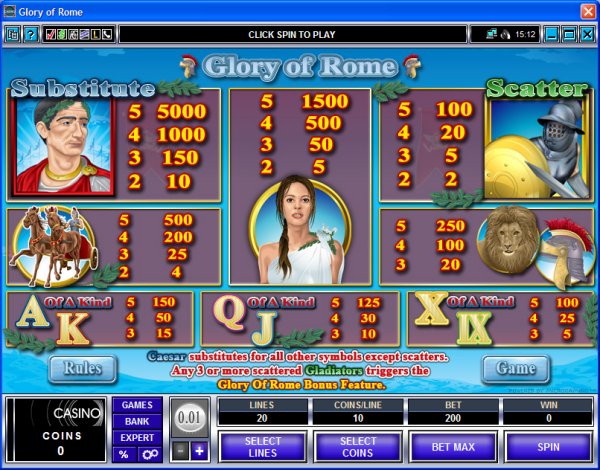Place the maximum bet with Bet Max
The height and width of the screenshot is (470, 600).
451,445
